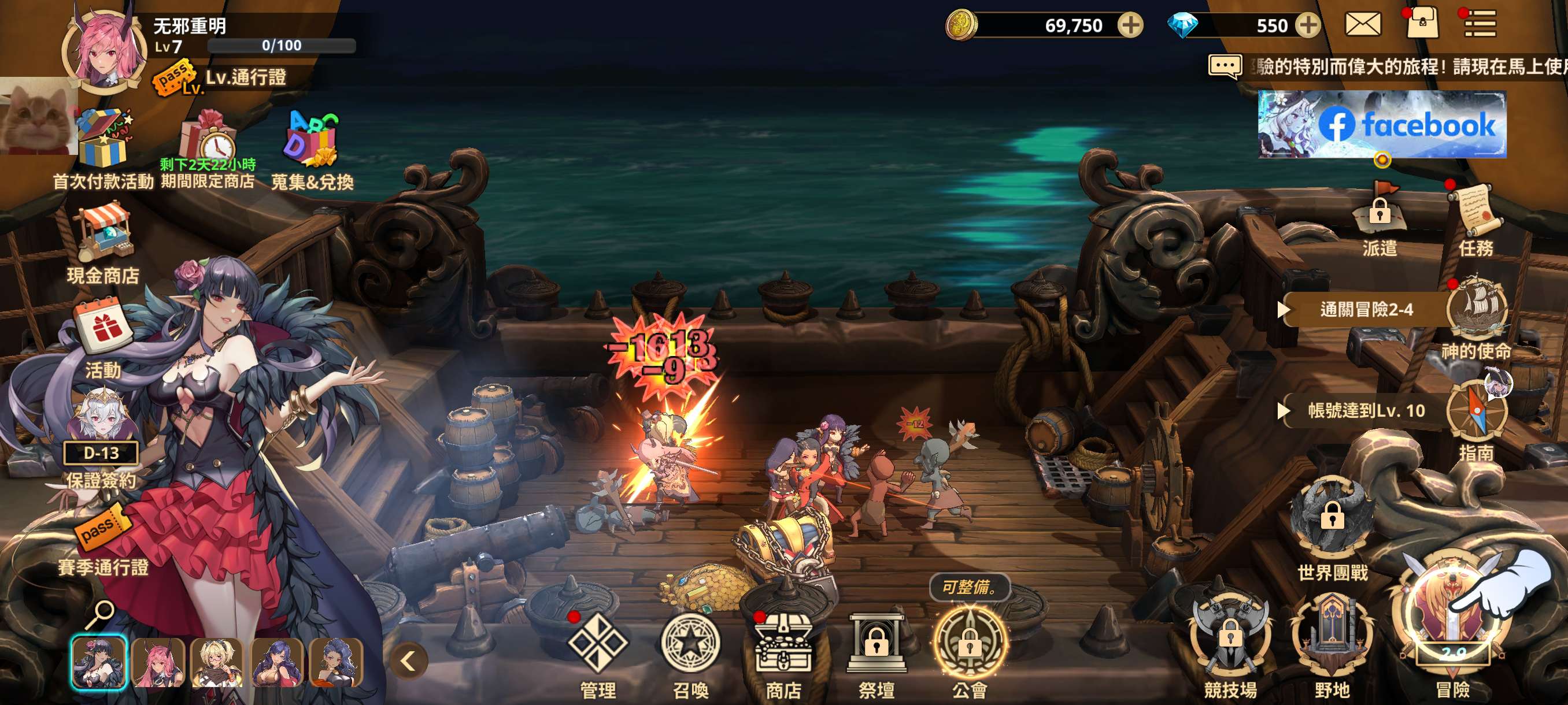Open the list menu icon
Screen dimensions: 1568x705
1480,24
